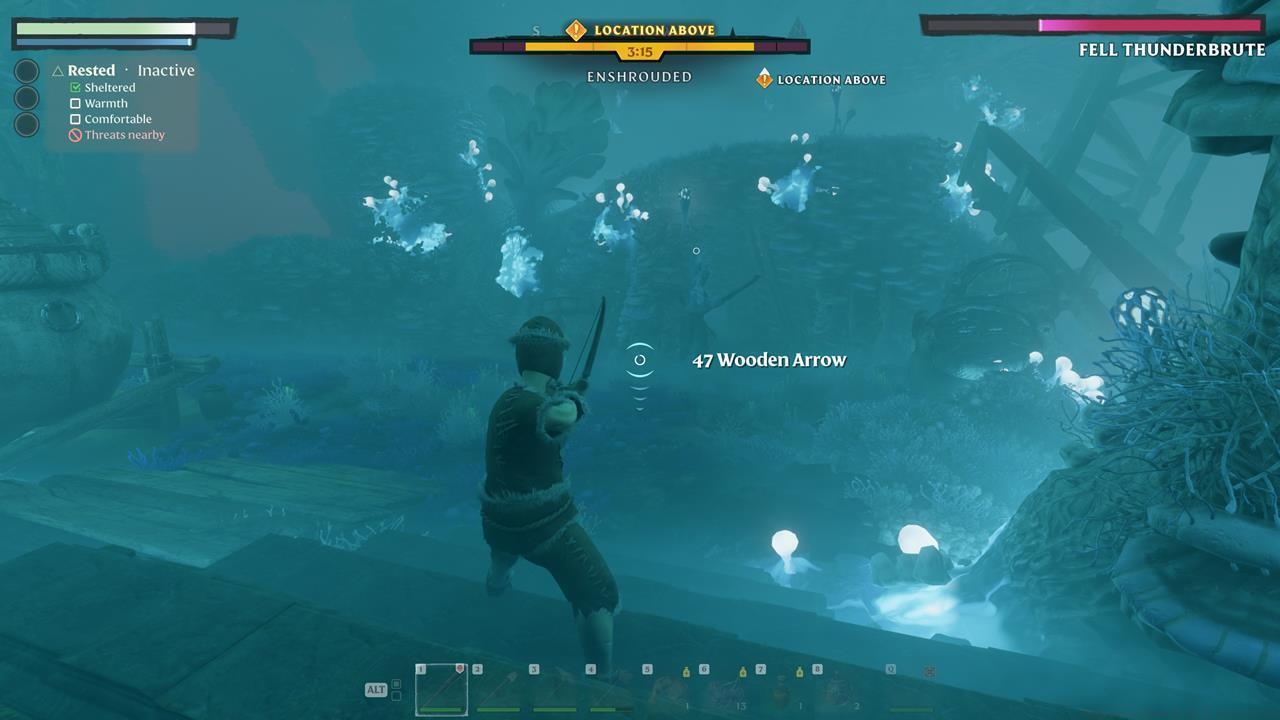The width and height of the screenshot is (1280, 720).
Task: Click the weapon in hotbar slot 3
Action: pyautogui.click(x=555, y=690)
